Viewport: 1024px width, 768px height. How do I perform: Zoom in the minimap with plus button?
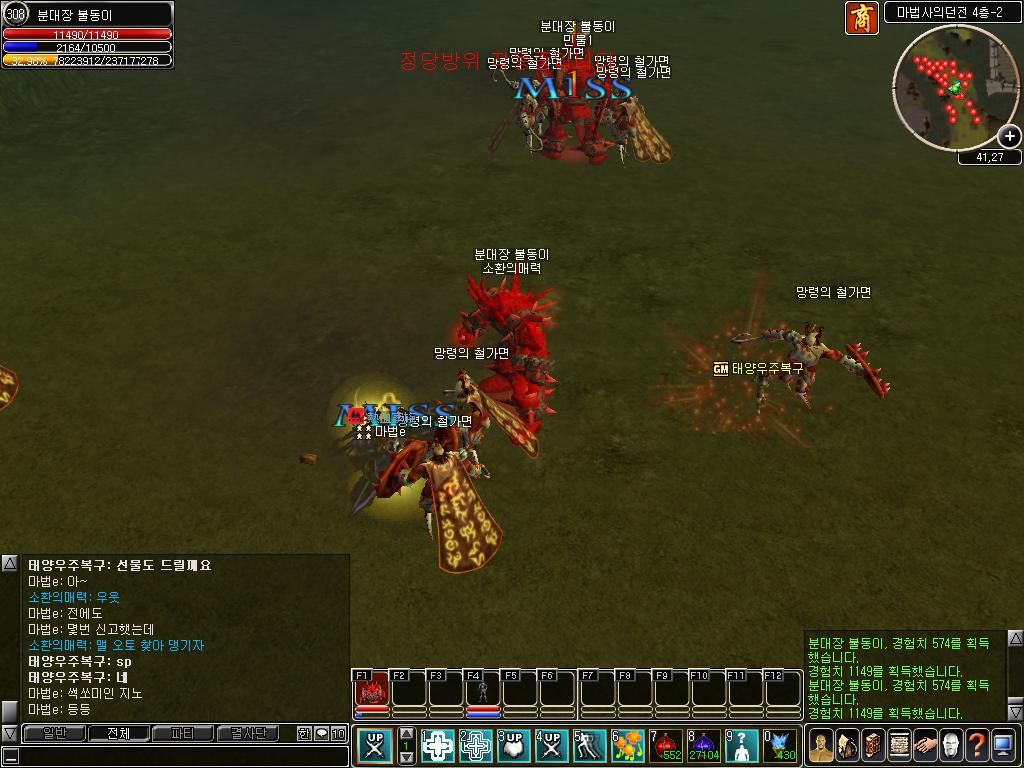(1010, 136)
